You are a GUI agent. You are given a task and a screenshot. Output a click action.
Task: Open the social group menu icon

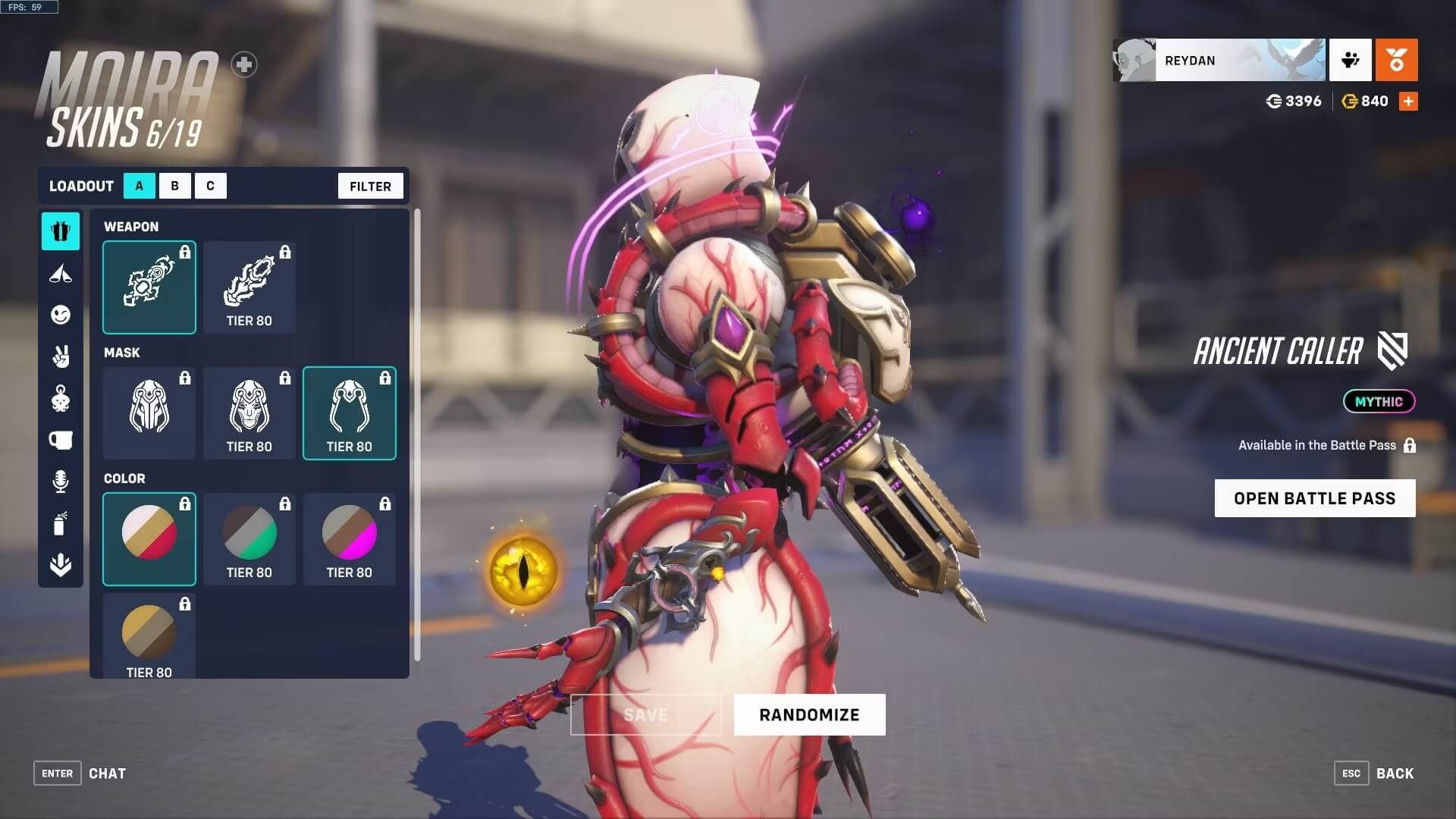coord(1350,60)
